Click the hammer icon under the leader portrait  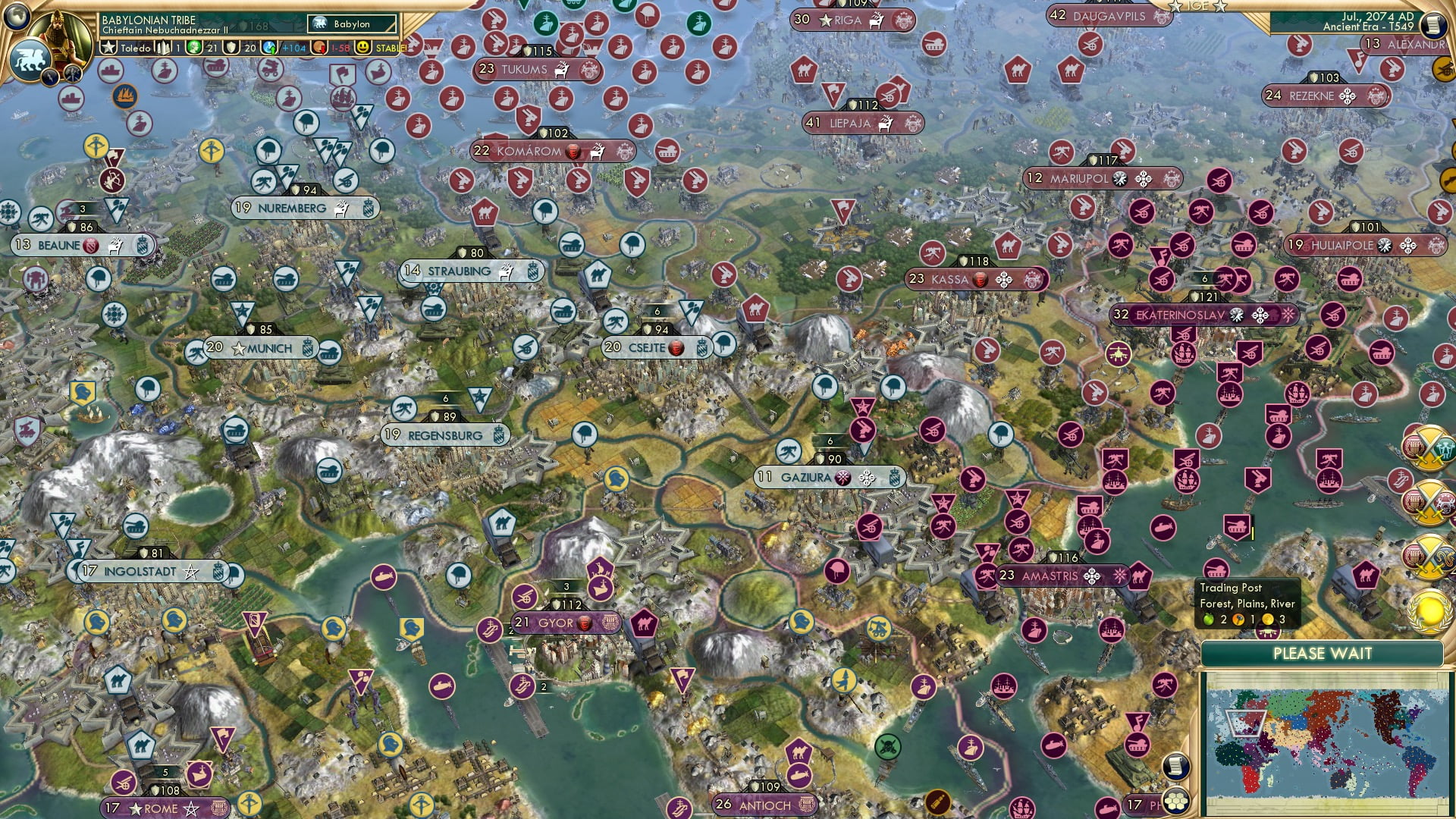tap(72, 75)
